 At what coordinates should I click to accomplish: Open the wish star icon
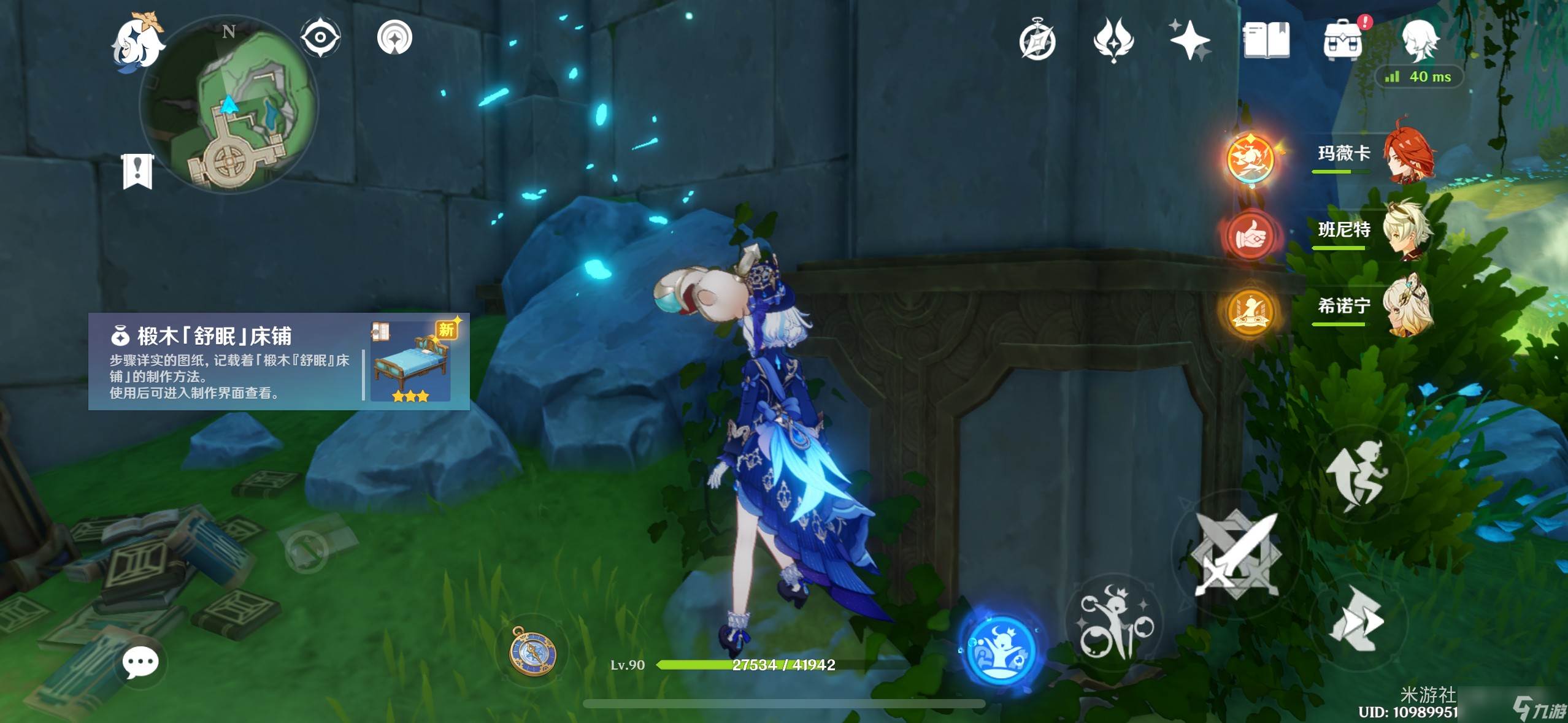click(1189, 40)
